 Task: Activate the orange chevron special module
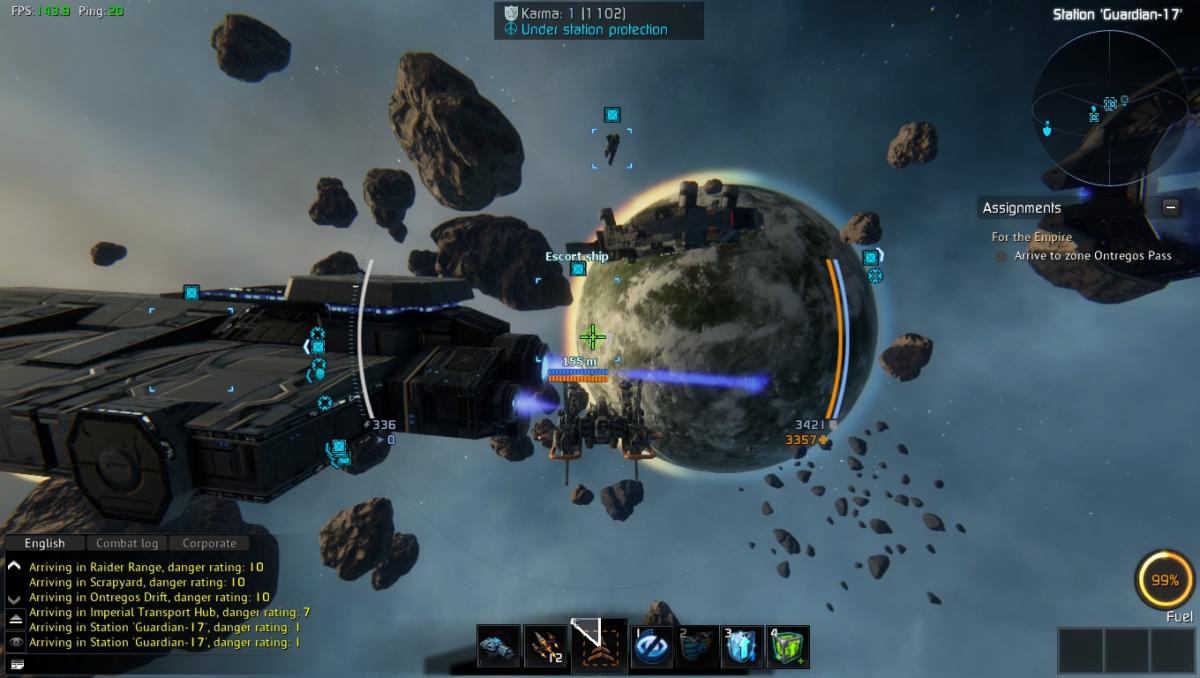click(599, 646)
